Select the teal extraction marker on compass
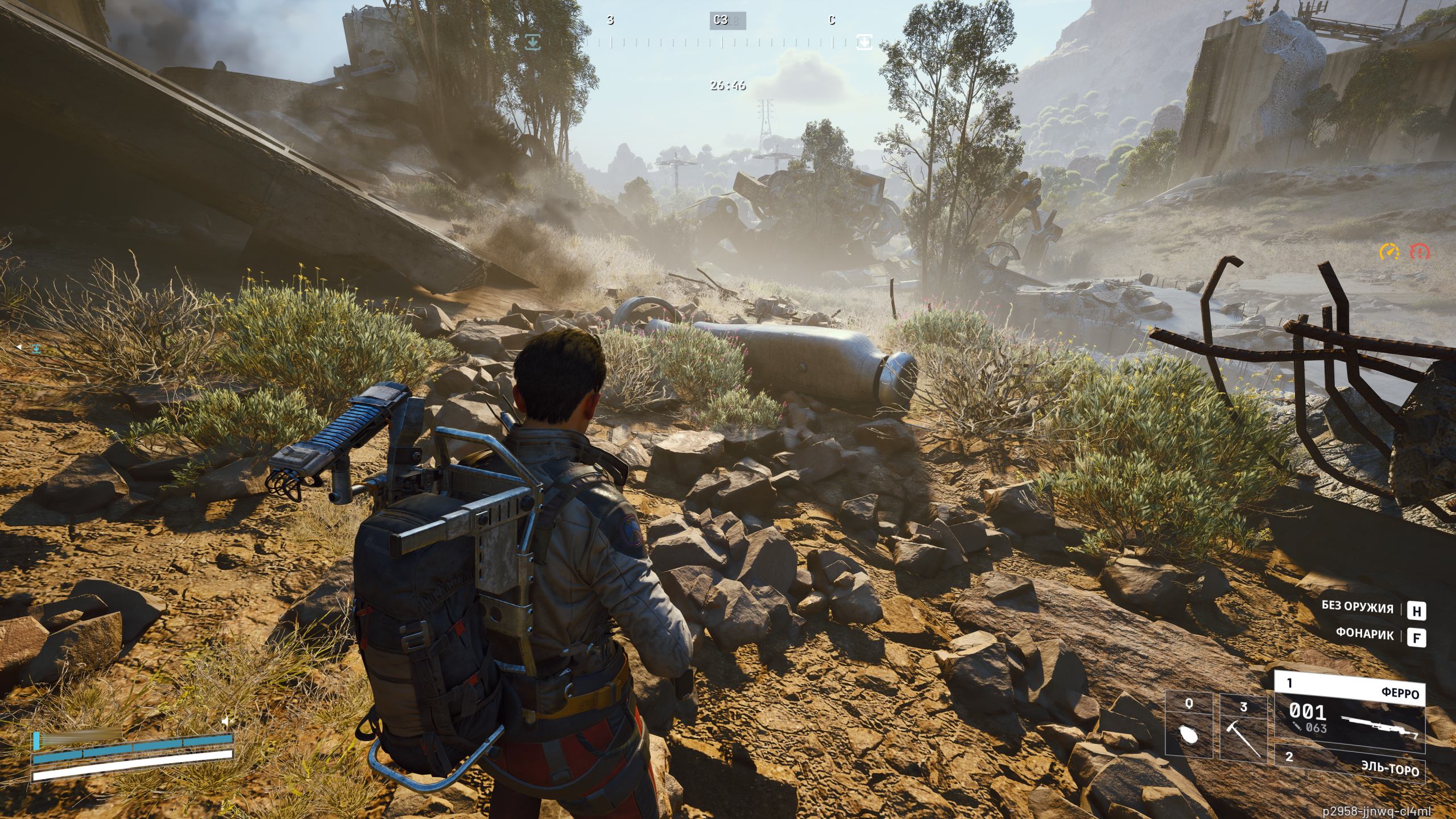Screen dimensions: 1456x819 (x=533, y=42)
